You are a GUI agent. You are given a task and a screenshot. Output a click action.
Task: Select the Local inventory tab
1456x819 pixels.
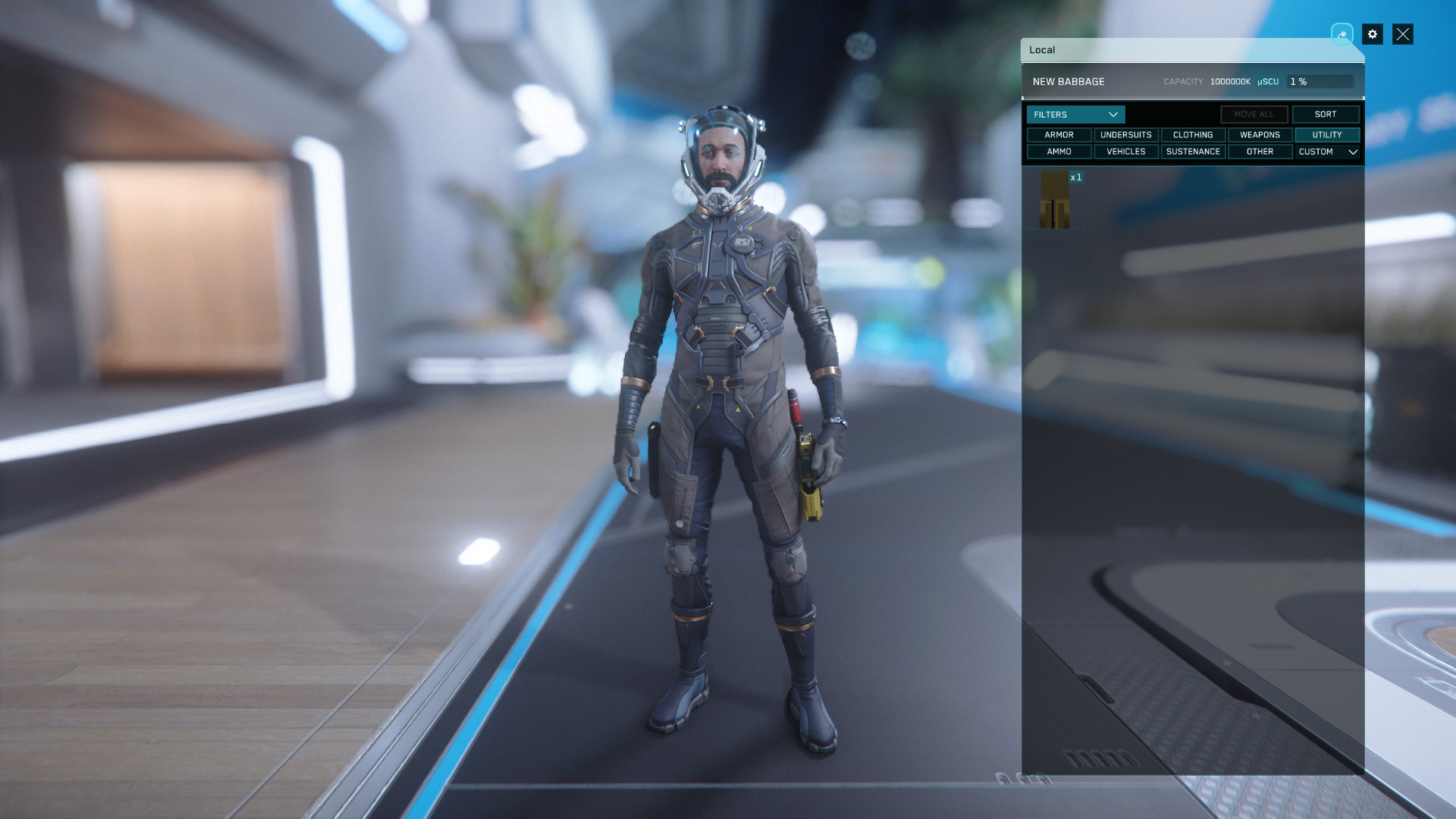pos(1042,50)
